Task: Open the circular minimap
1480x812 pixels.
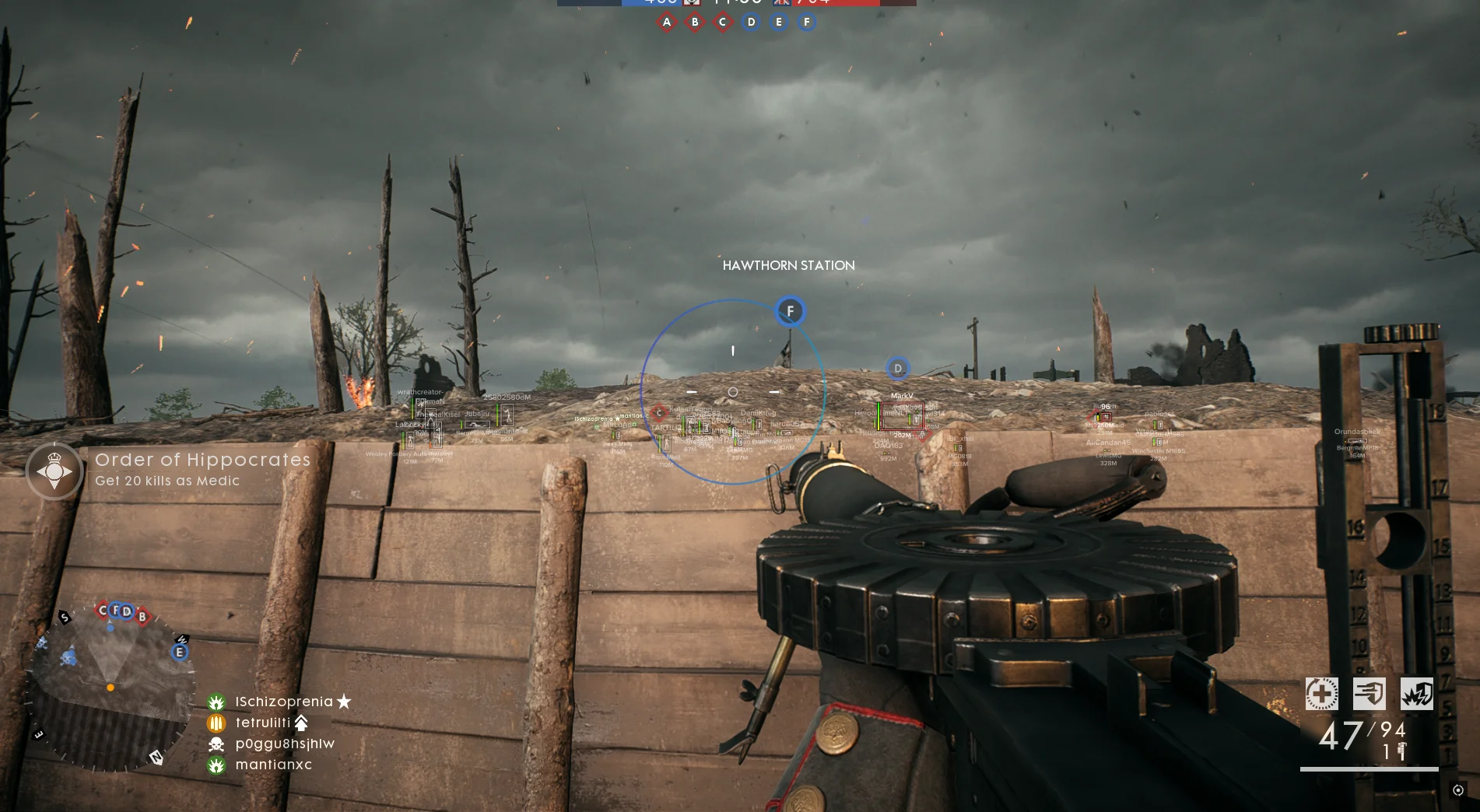Action: pyautogui.click(x=110, y=688)
